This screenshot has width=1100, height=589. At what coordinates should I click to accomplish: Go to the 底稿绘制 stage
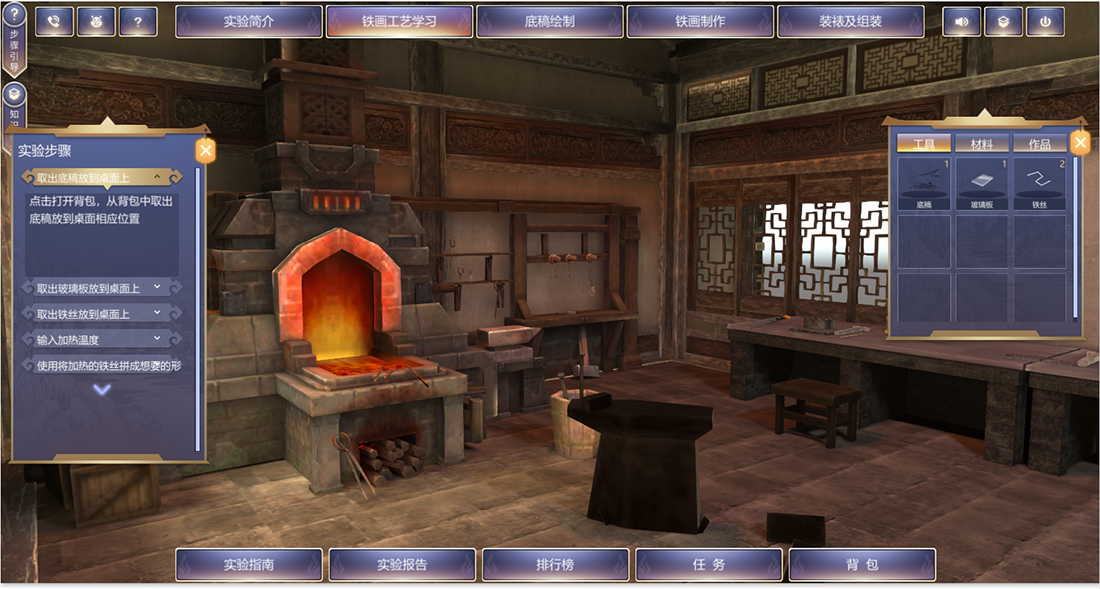click(550, 21)
